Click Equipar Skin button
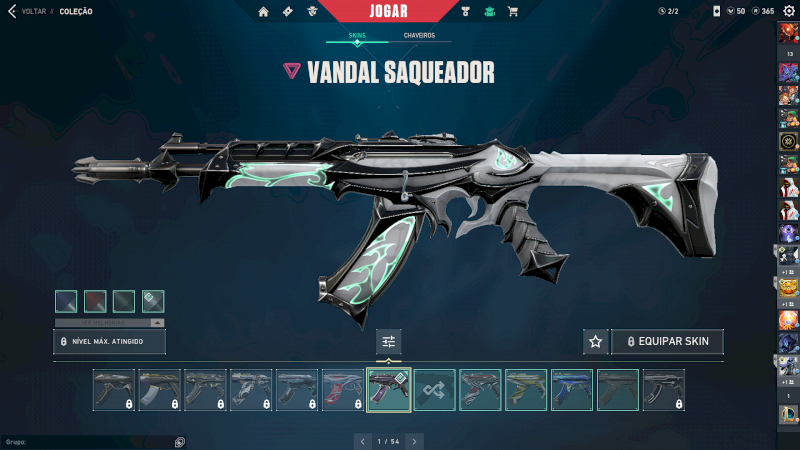The image size is (800, 450). (x=667, y=342)
